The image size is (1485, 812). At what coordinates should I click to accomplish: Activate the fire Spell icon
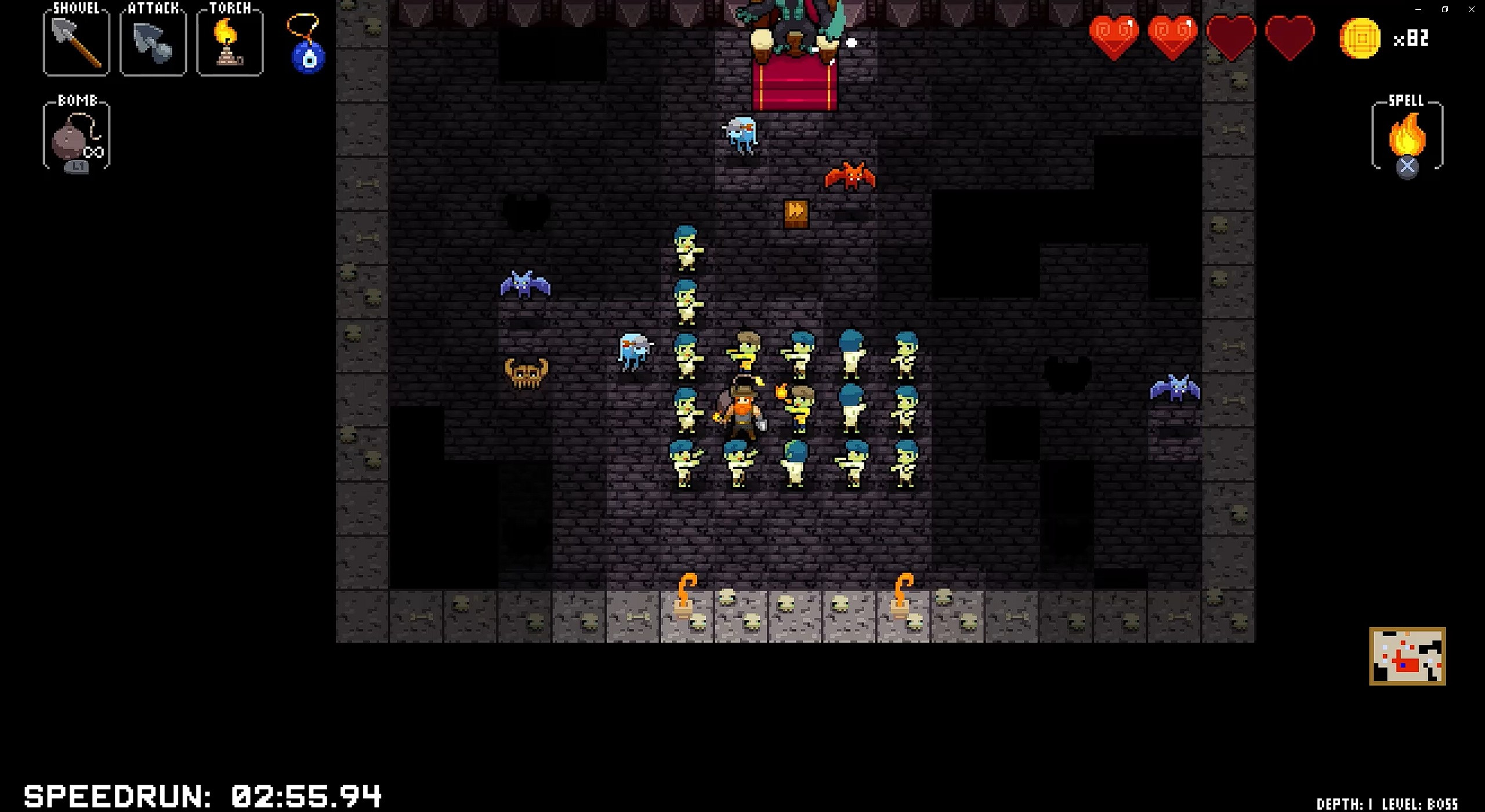[x=1406, y=136]
